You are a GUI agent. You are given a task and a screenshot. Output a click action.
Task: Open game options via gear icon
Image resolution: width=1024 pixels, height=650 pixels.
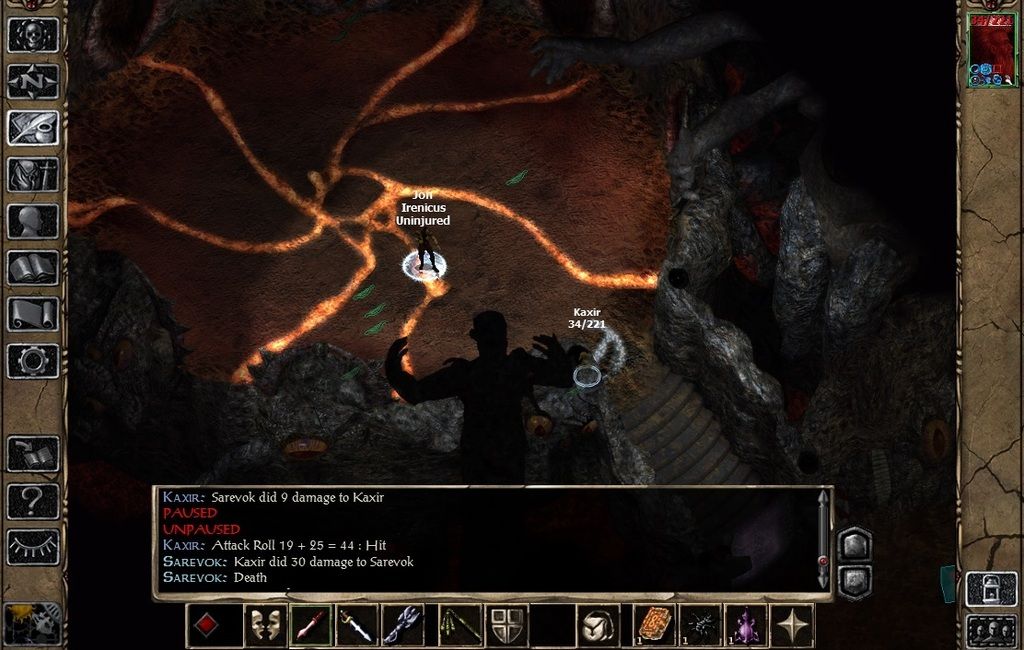coord(33,360)
